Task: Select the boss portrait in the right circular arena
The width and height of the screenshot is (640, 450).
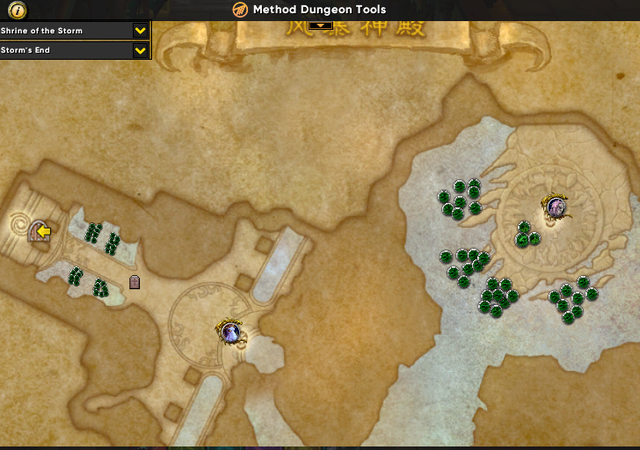Action: coord(555,208)
